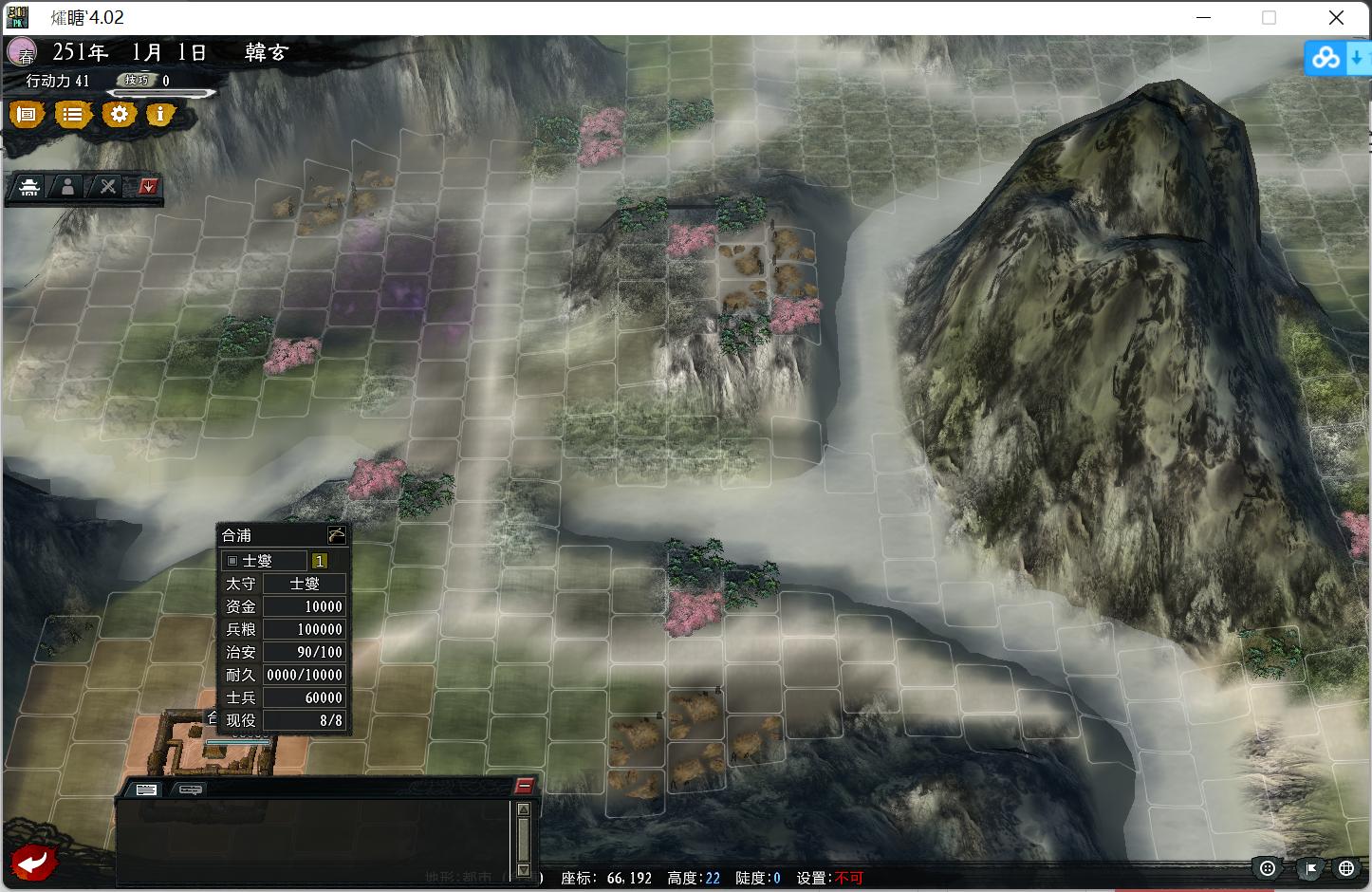Click the red curved-arrow end turn button
Viewport: 1372px width, 892px height.
[32, 862]
